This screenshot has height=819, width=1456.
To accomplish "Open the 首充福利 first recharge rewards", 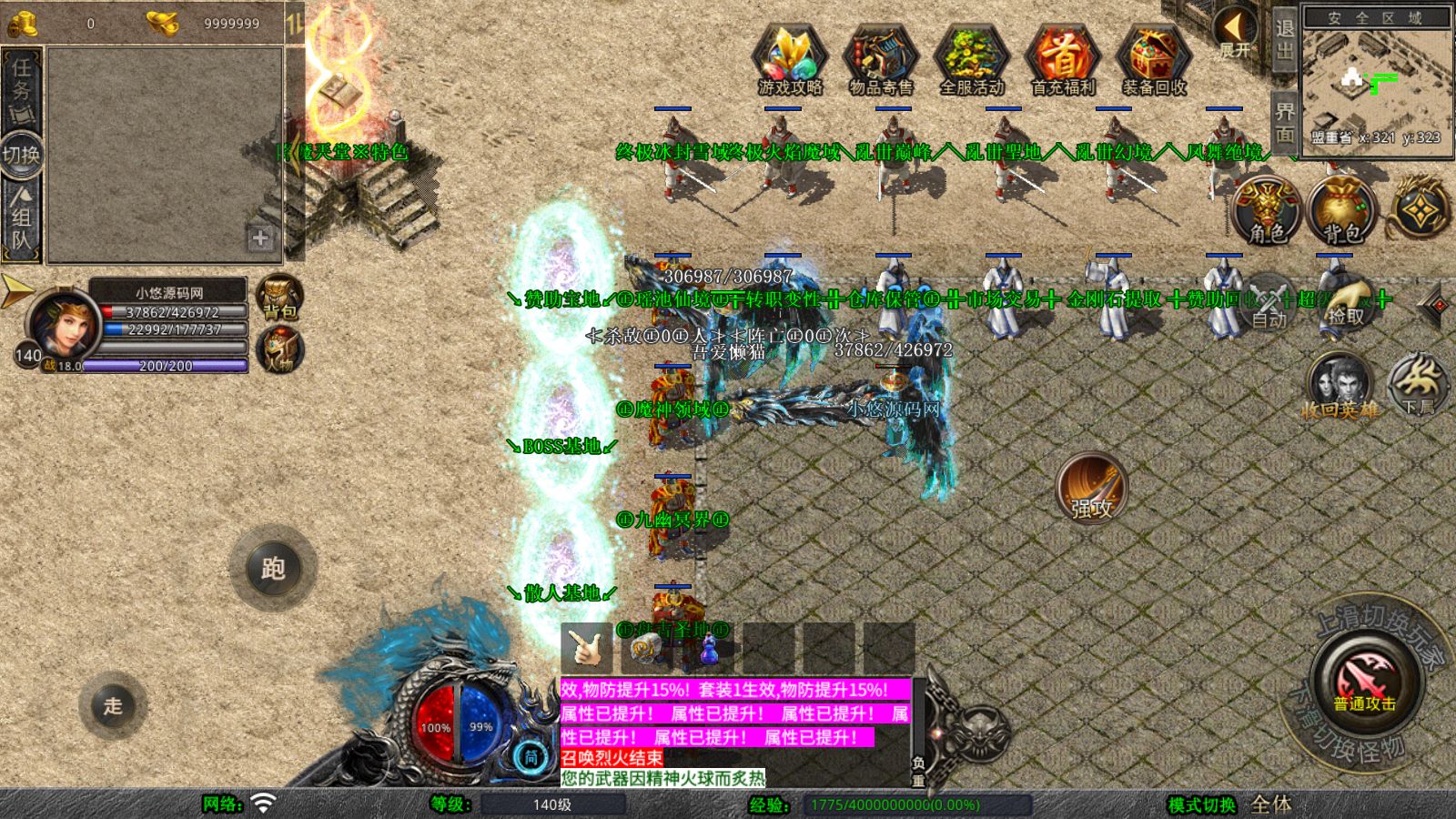I will click(x=1062, y=59).
